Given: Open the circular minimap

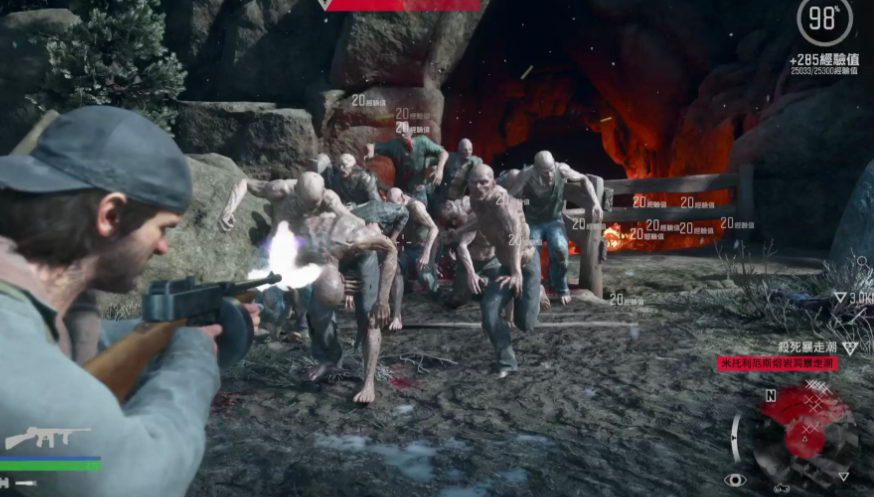Looking at the screenshot, I should (804, 437).
